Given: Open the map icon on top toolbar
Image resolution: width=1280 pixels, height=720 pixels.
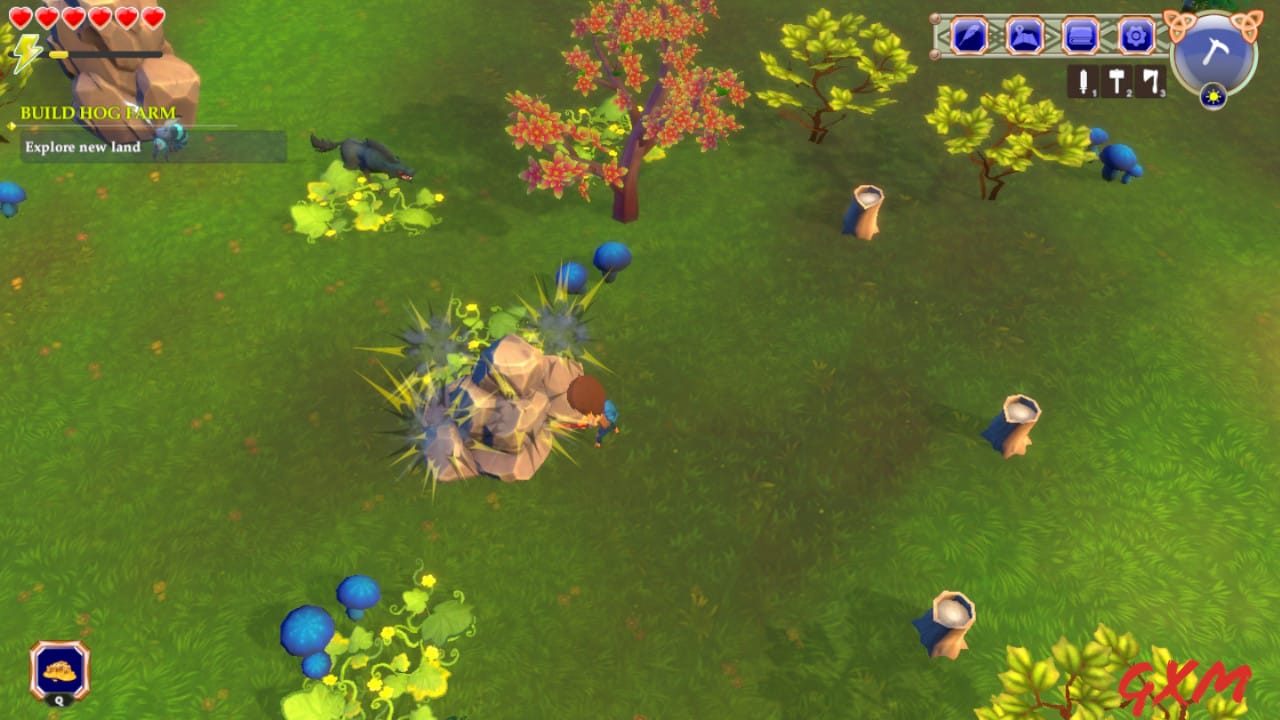Looking at the screenshot, I should (x=1024, y=36).
